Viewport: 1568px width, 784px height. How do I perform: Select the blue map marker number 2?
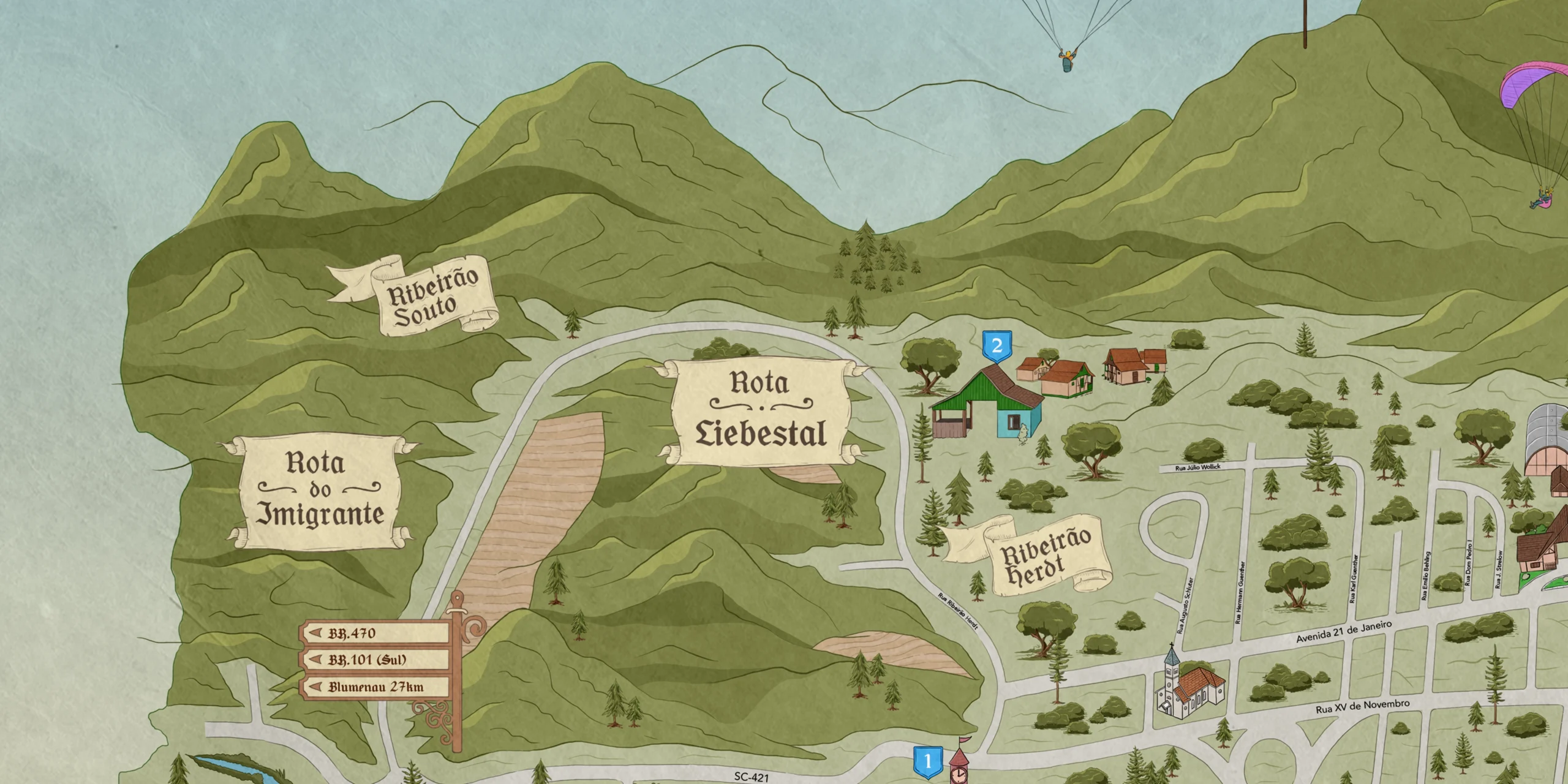point(997,346)
